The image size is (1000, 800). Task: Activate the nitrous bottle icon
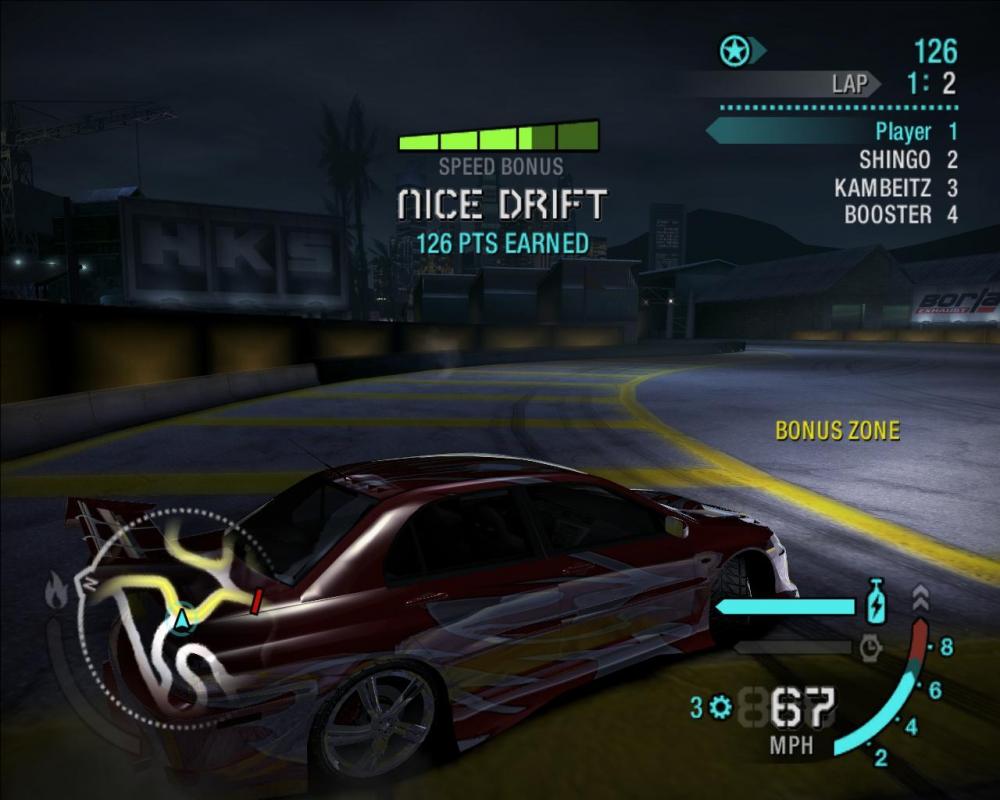click(876, 599)
